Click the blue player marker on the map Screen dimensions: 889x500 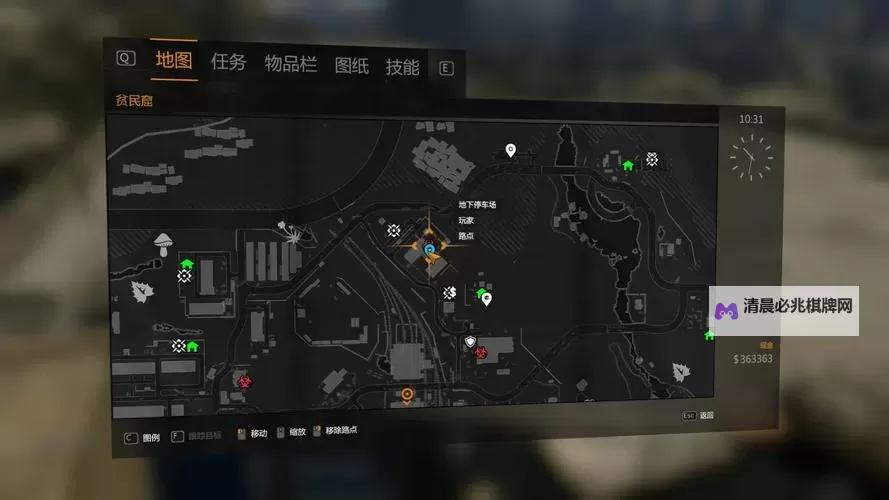(x=430, y=249)
